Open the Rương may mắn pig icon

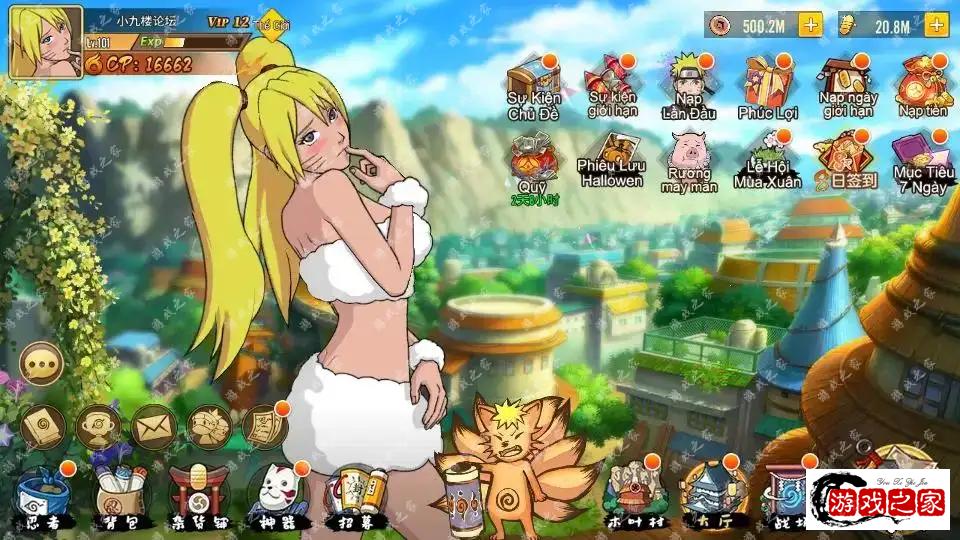689,160
